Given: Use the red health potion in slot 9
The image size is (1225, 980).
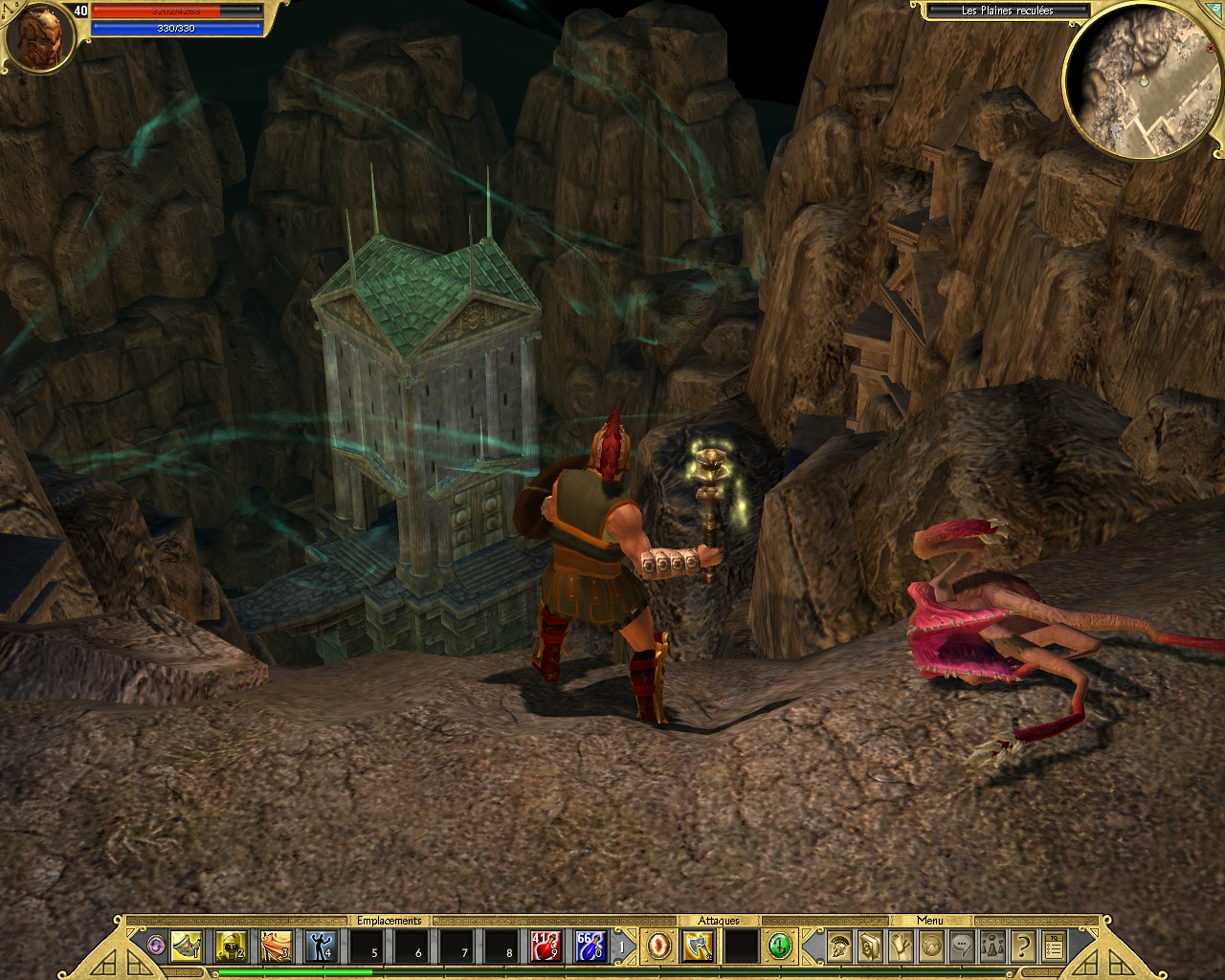Looking at the screenshot, I should (545, 946).
